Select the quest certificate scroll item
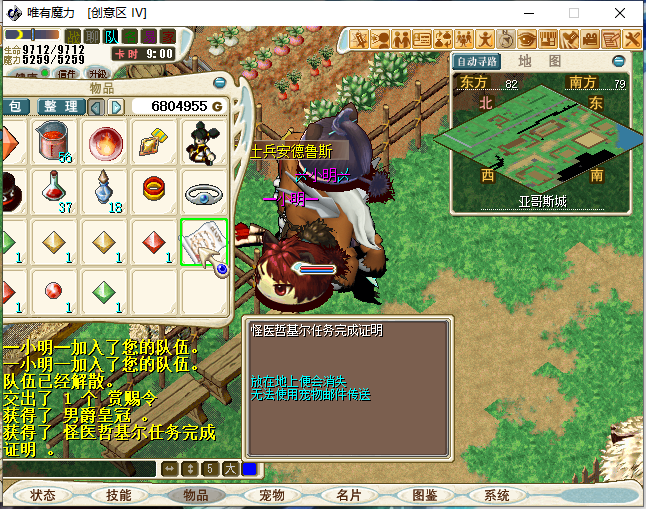The image size is (646, 509). 203,241
